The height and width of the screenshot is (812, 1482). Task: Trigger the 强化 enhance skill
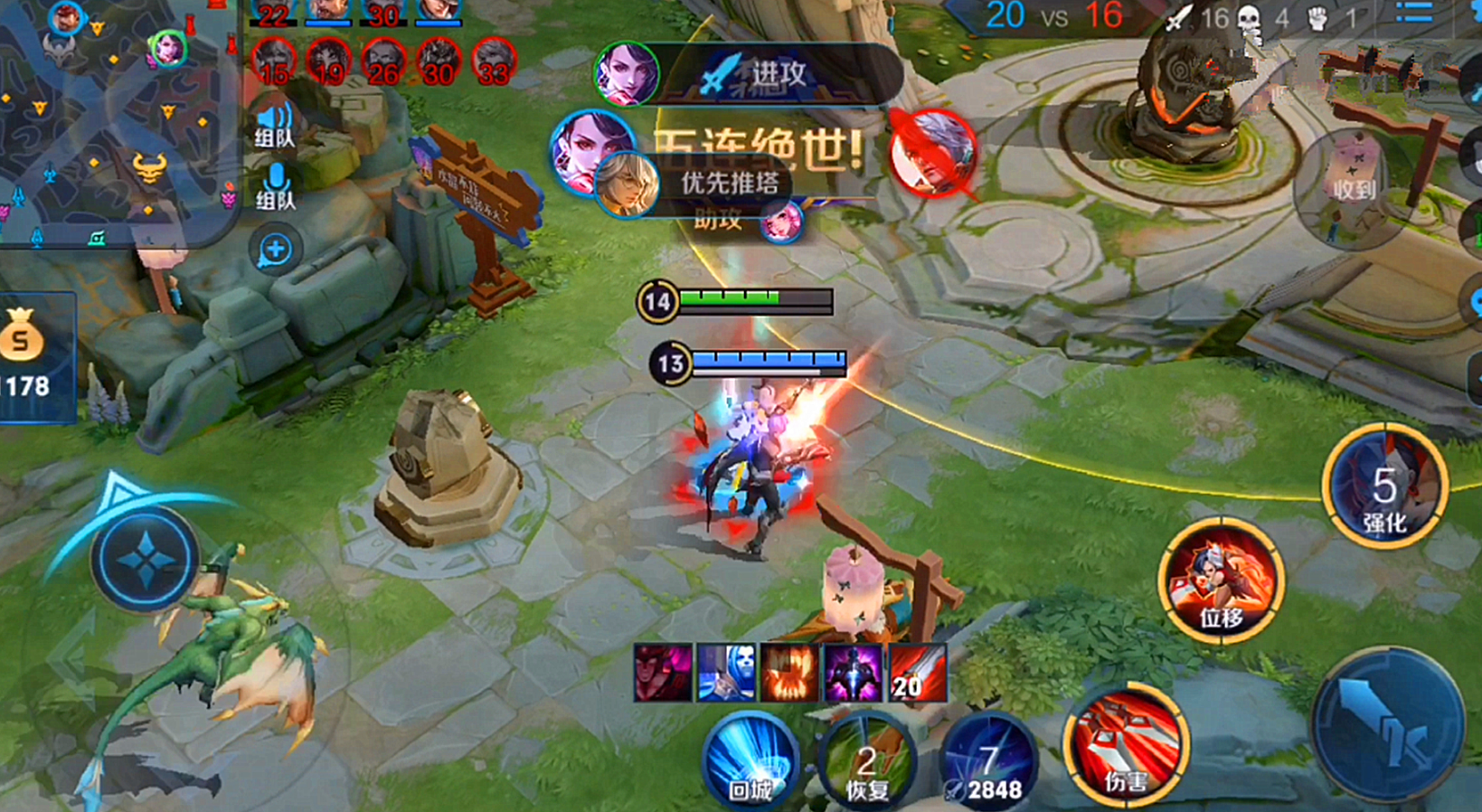[1384, 486]
